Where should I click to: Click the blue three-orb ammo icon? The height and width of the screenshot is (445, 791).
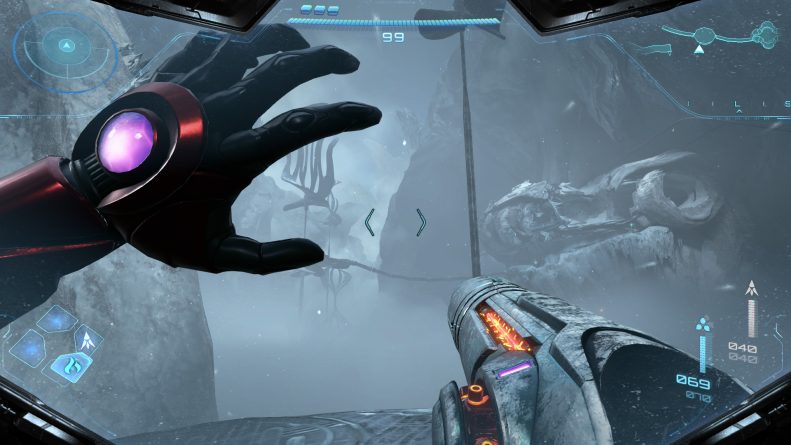(x=703, y=324)
